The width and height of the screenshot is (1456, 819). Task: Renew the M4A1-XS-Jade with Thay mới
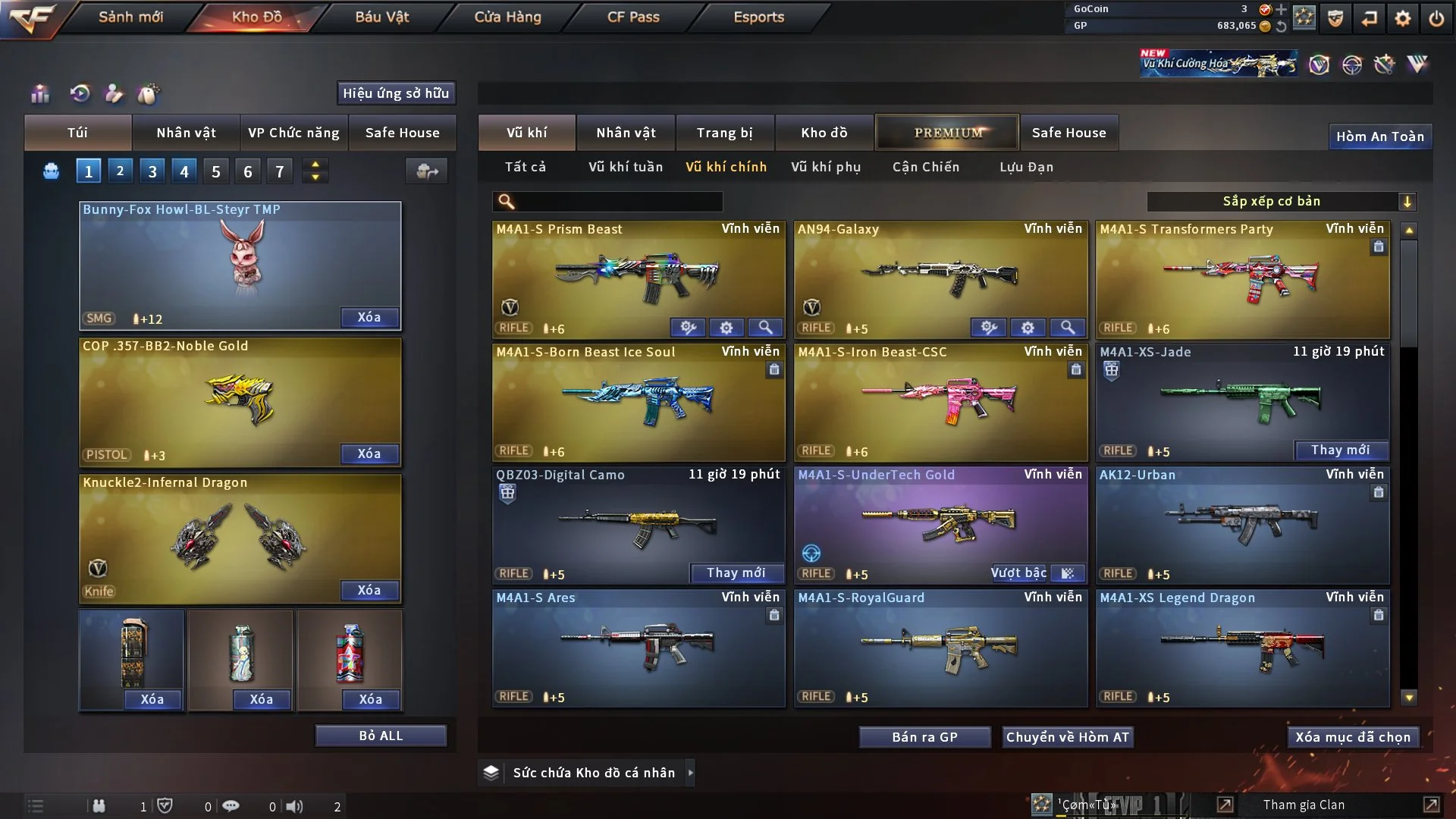click(1340, 450)
